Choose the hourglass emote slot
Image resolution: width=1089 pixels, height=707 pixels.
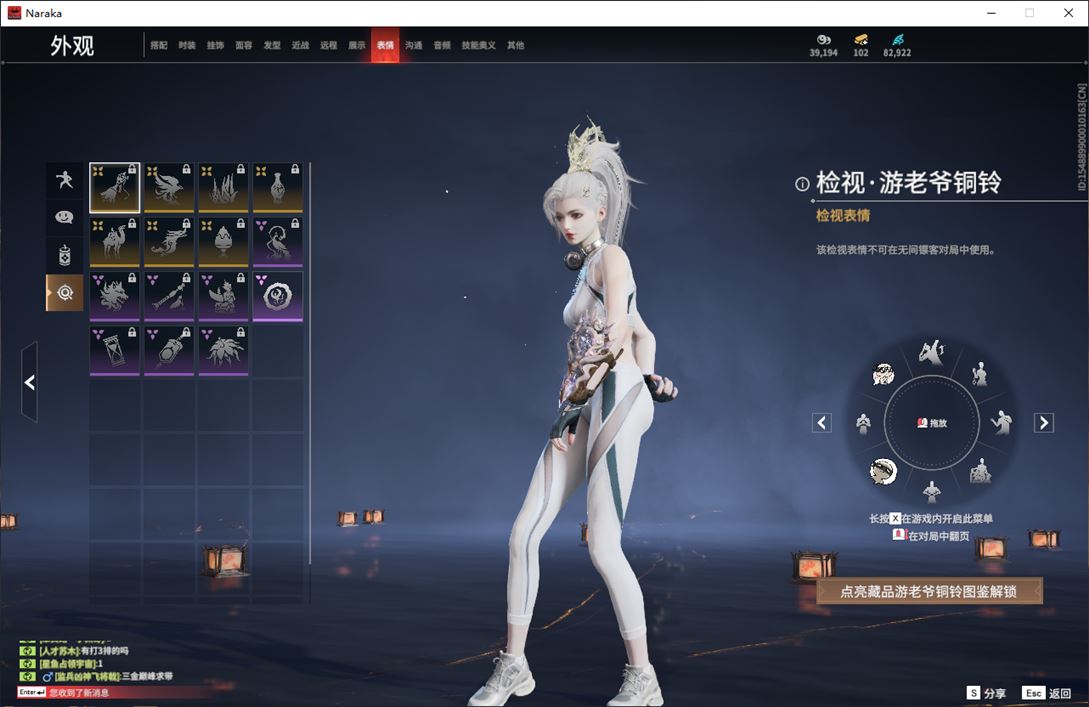(115, 350)
